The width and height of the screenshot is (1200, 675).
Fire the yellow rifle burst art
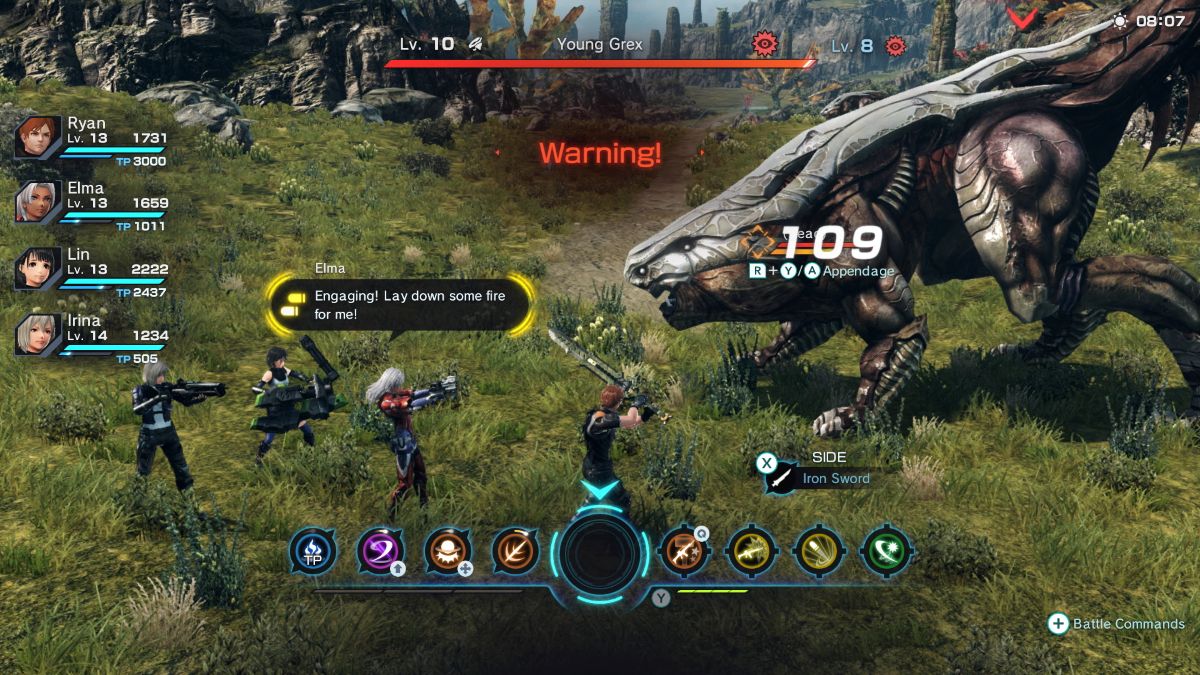[751, 551]
